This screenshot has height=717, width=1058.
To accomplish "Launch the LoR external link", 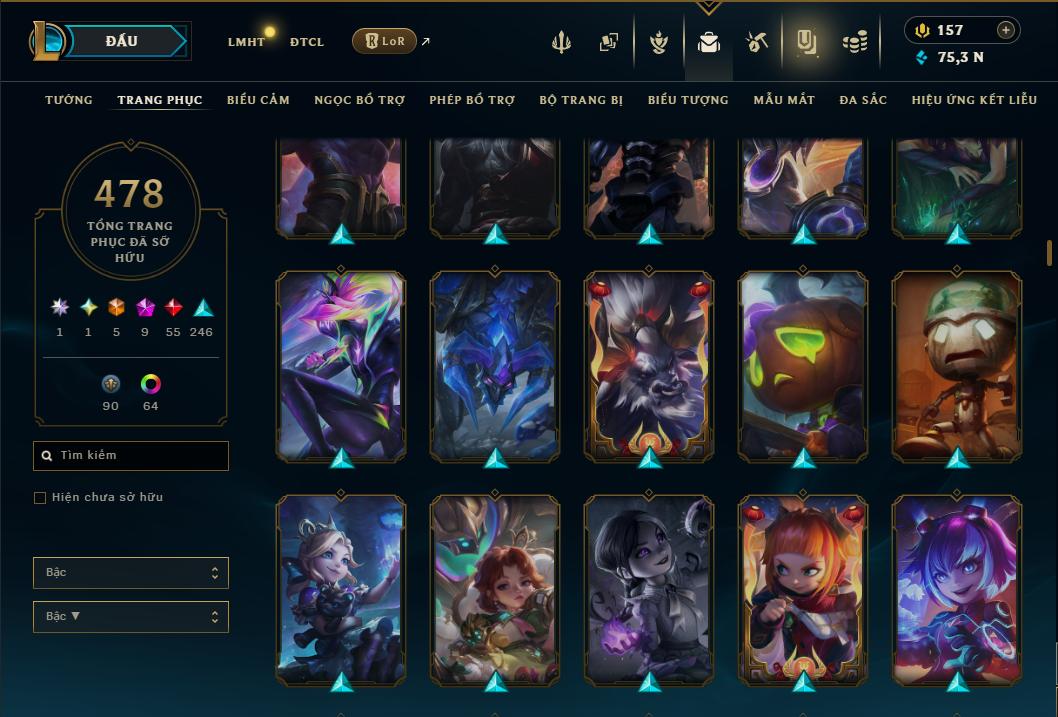I will point(385,41).
